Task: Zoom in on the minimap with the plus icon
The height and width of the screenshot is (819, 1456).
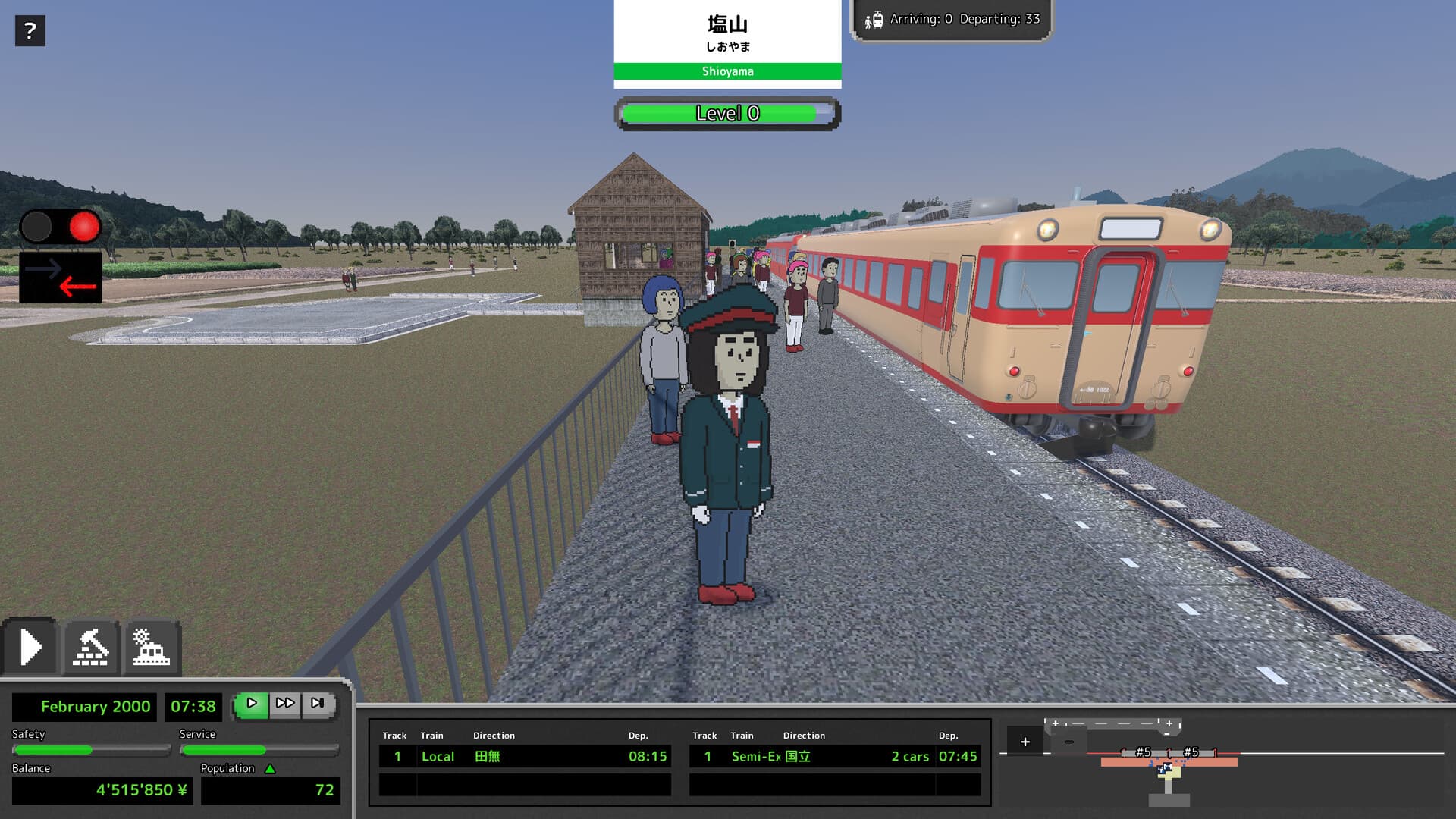Action: (x=1025, y=741)
